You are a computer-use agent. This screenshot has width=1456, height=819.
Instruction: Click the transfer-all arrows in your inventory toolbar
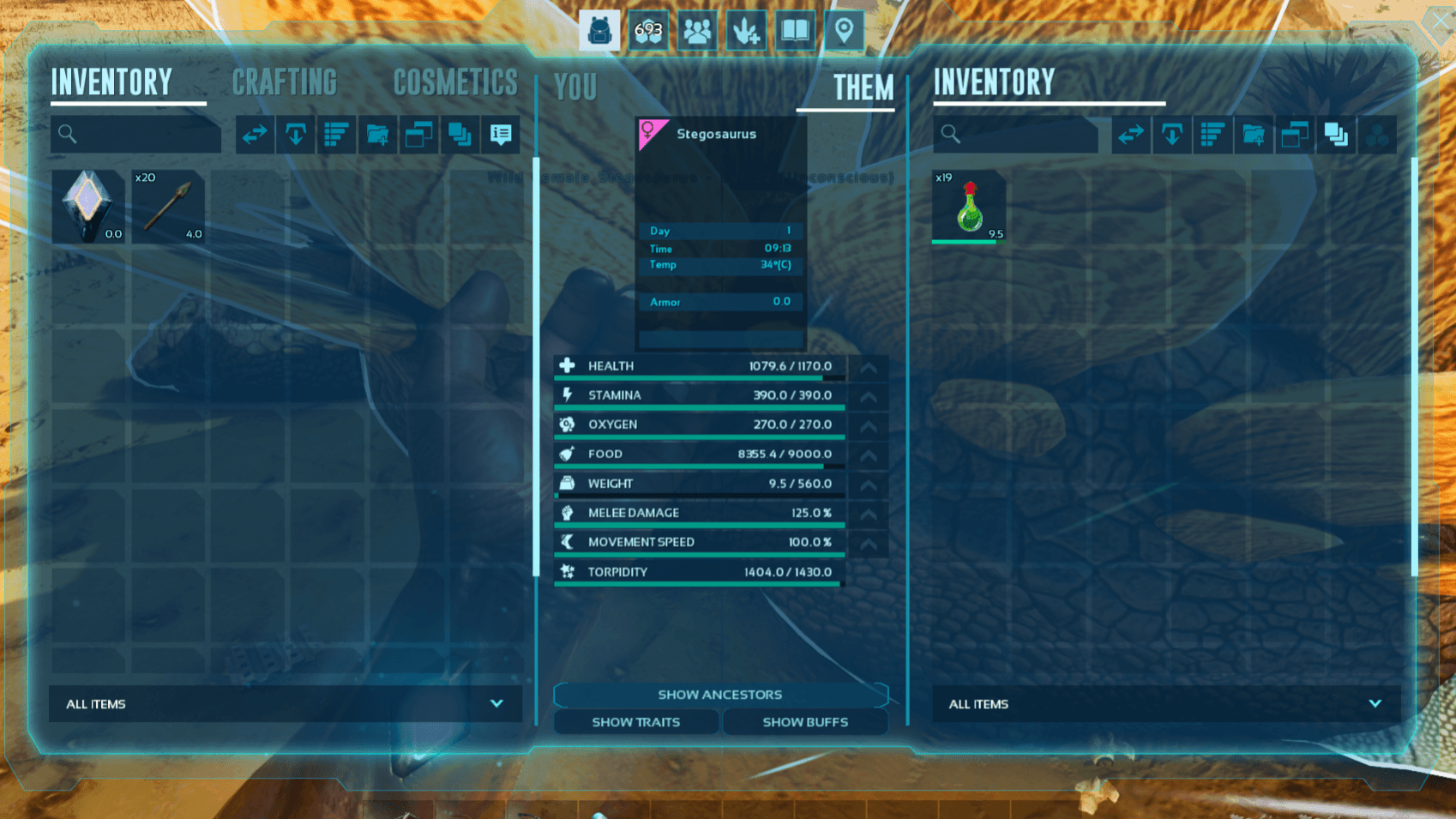255,135
